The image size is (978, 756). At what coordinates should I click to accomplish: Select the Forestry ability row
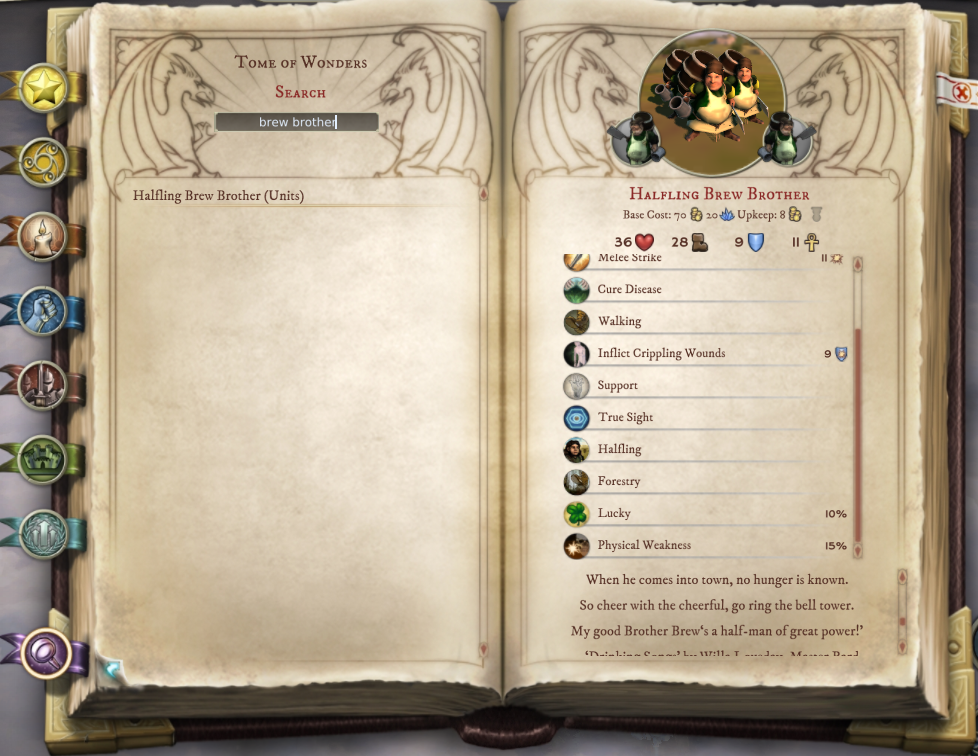(619, 481)
